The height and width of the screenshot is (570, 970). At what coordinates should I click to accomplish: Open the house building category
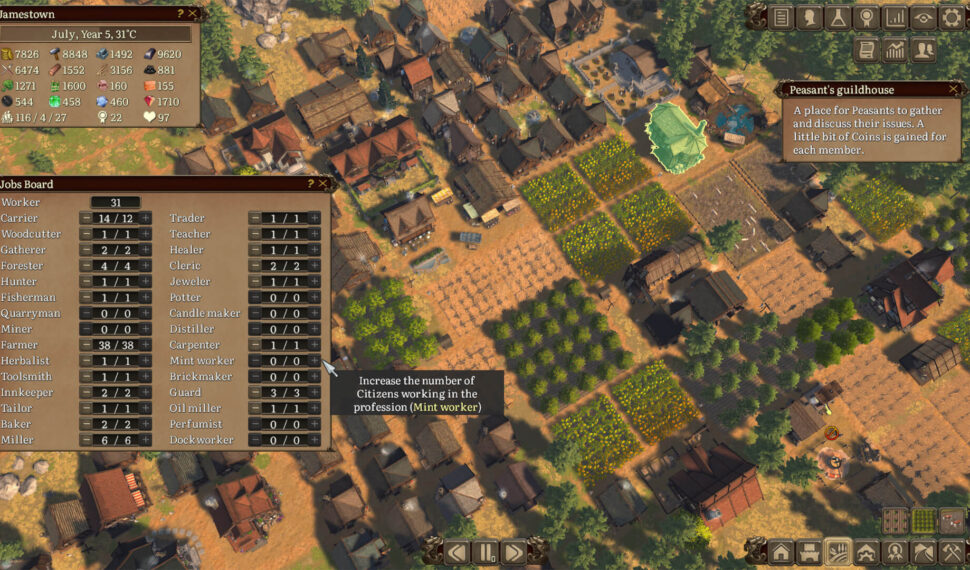pos(780,552)
